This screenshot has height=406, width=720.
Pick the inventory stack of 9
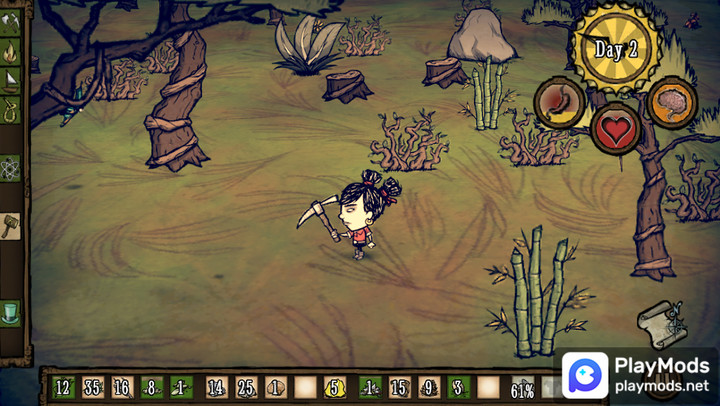[428, 386]
